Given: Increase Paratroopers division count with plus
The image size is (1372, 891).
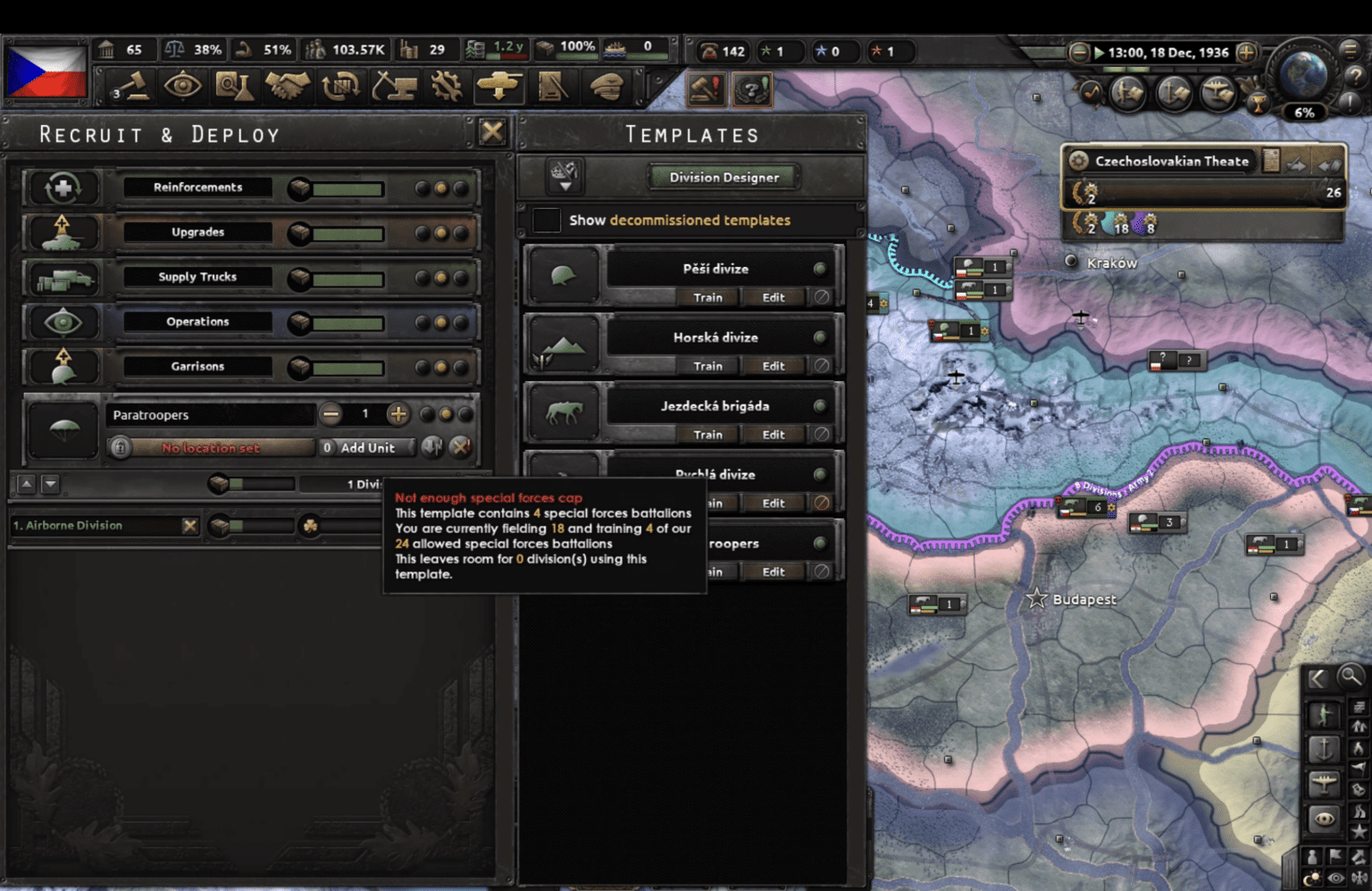Looking at the screenshot, I should click(398, 414).
